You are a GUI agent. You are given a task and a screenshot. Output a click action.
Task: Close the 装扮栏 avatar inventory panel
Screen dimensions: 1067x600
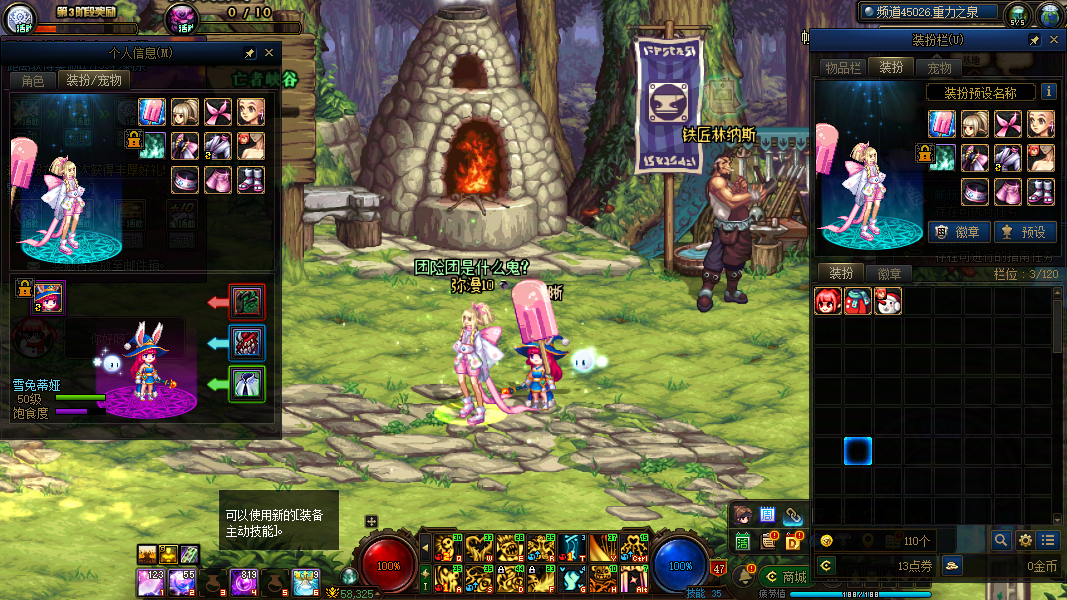point(1054,40)
